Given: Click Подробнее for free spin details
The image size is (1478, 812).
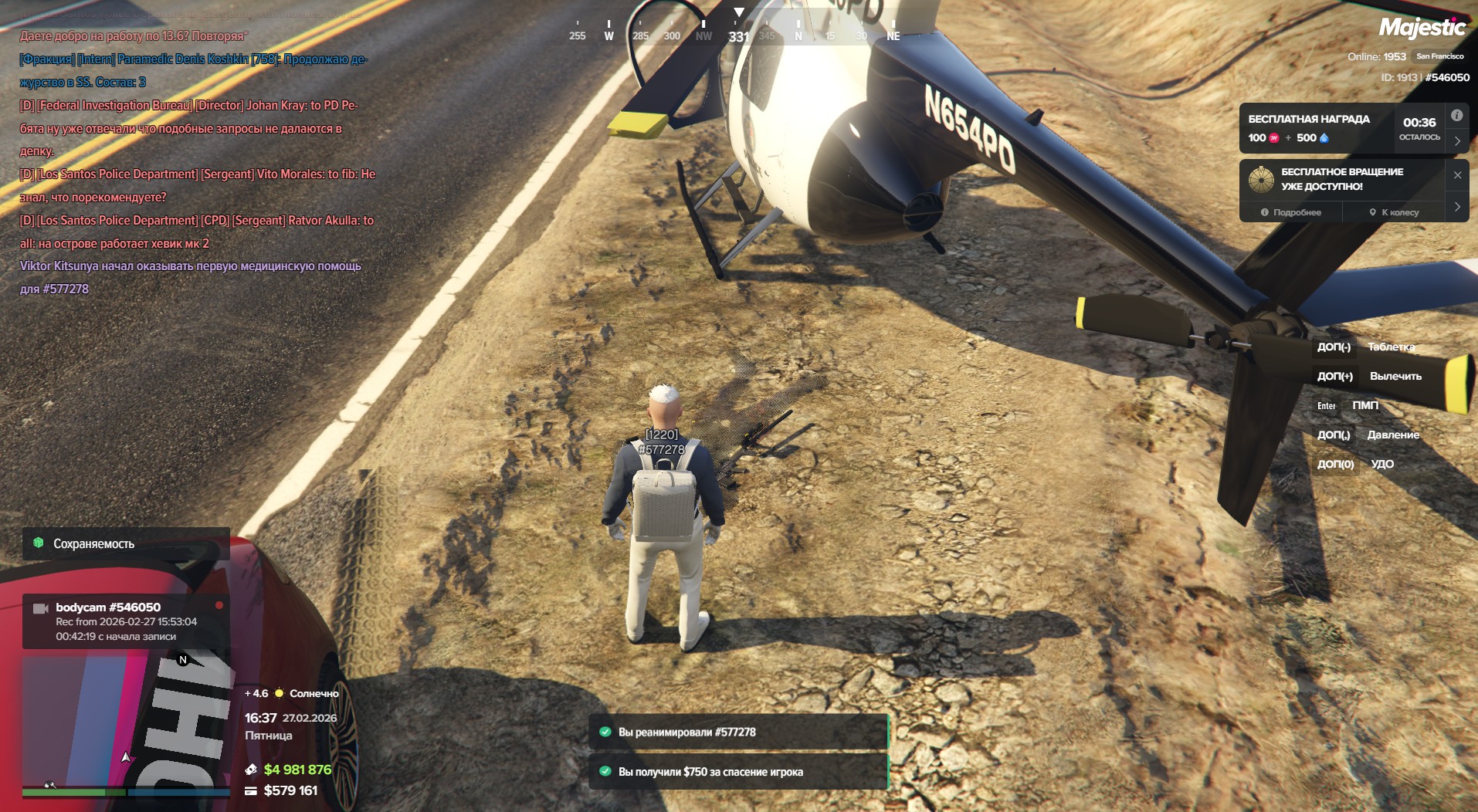Looking at the screenshot, I should [1291, 212].
